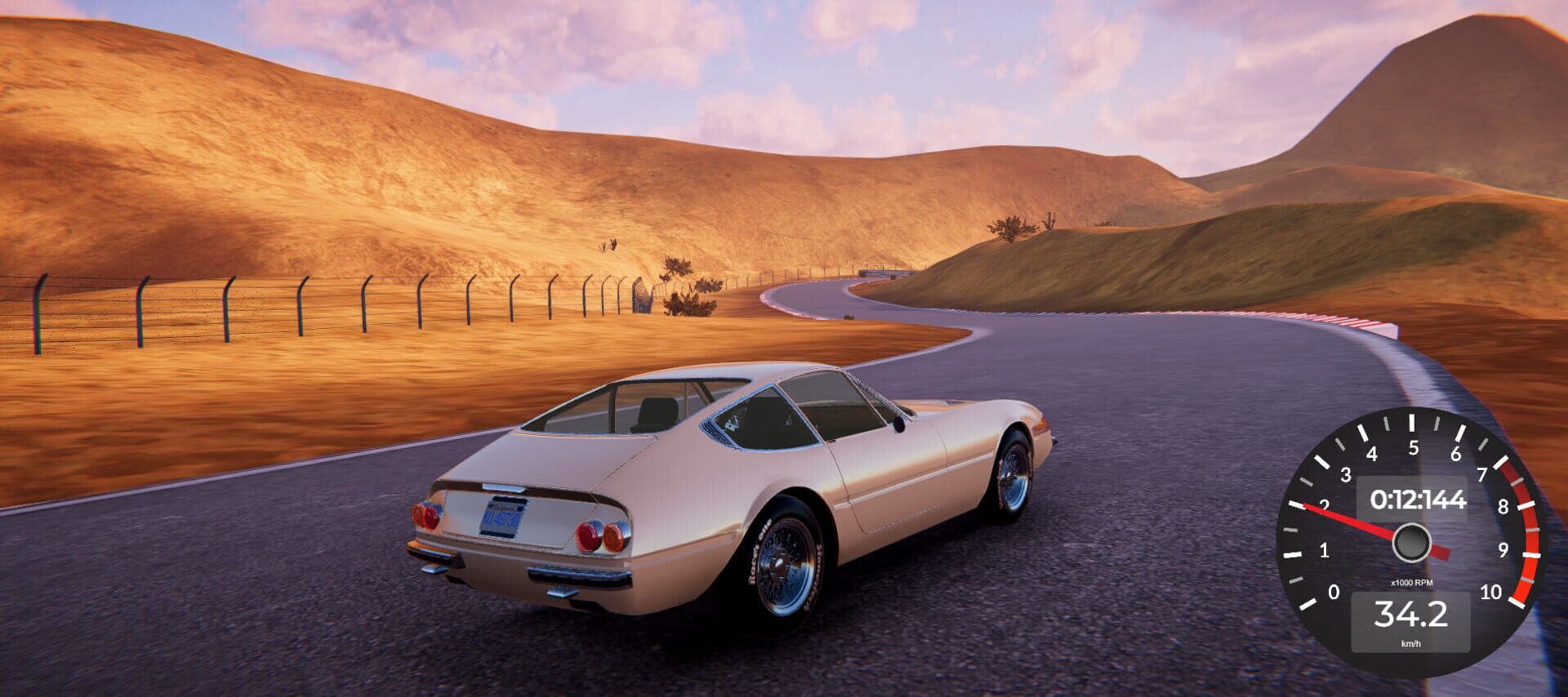
Task: Click the gray center hub of the tachometer
Action: (1412, 542)
